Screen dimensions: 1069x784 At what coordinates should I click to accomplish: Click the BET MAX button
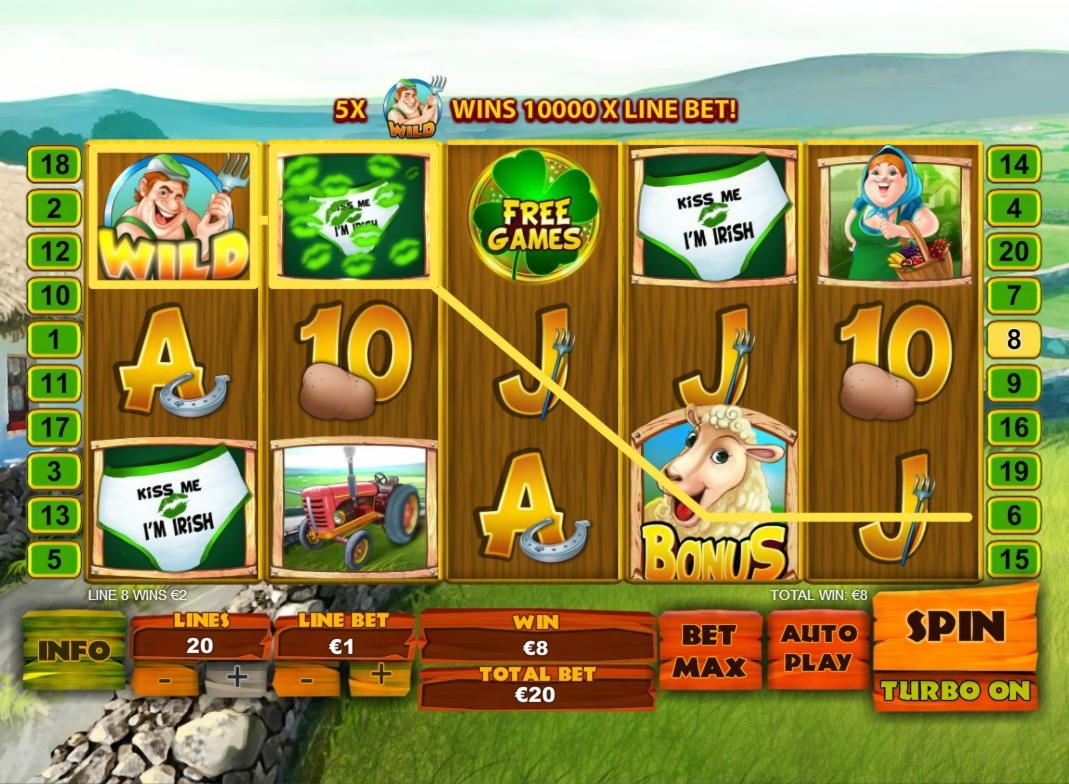[707, 650]
